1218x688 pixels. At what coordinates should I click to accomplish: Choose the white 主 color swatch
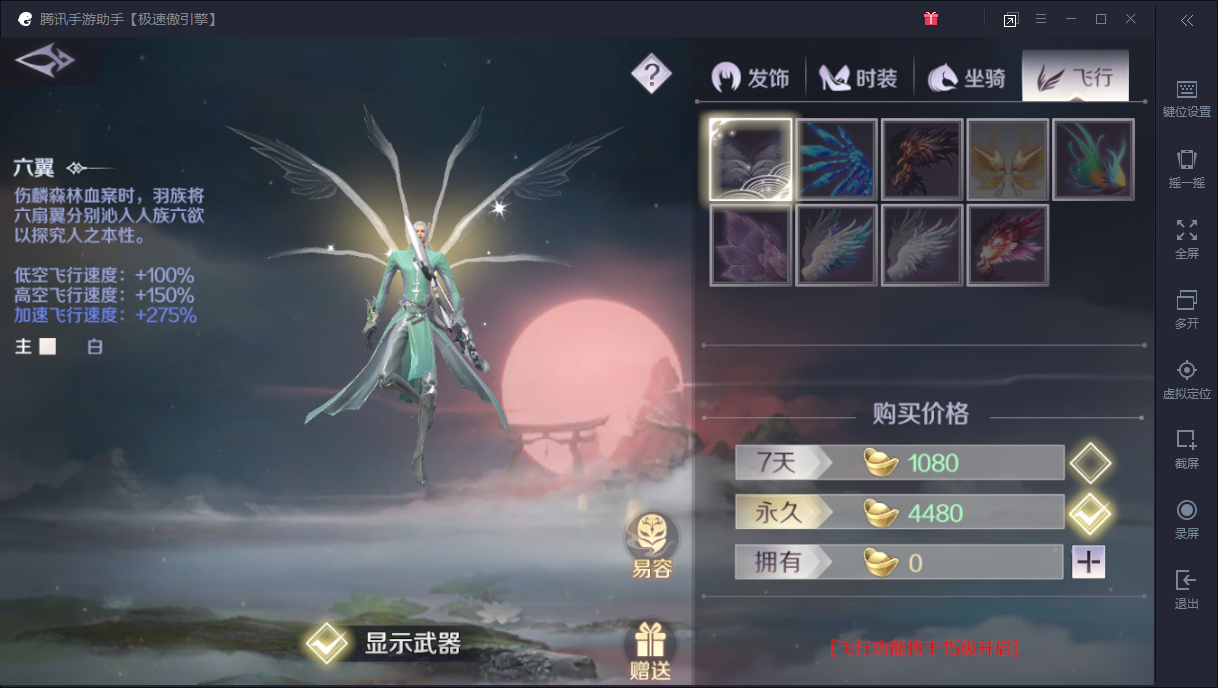point(47,347)
